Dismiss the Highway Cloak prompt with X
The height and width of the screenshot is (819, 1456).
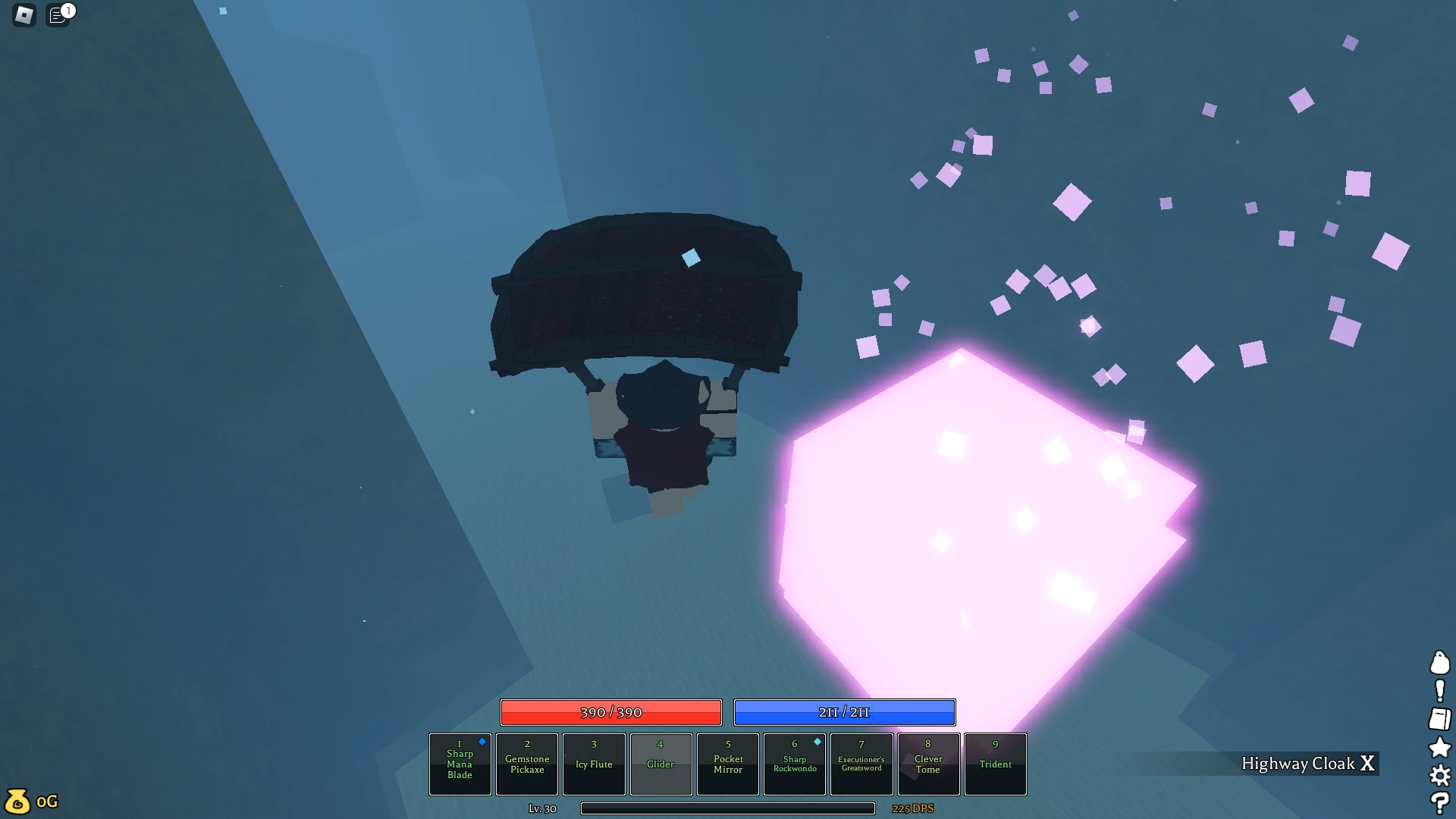(1370, 764)
